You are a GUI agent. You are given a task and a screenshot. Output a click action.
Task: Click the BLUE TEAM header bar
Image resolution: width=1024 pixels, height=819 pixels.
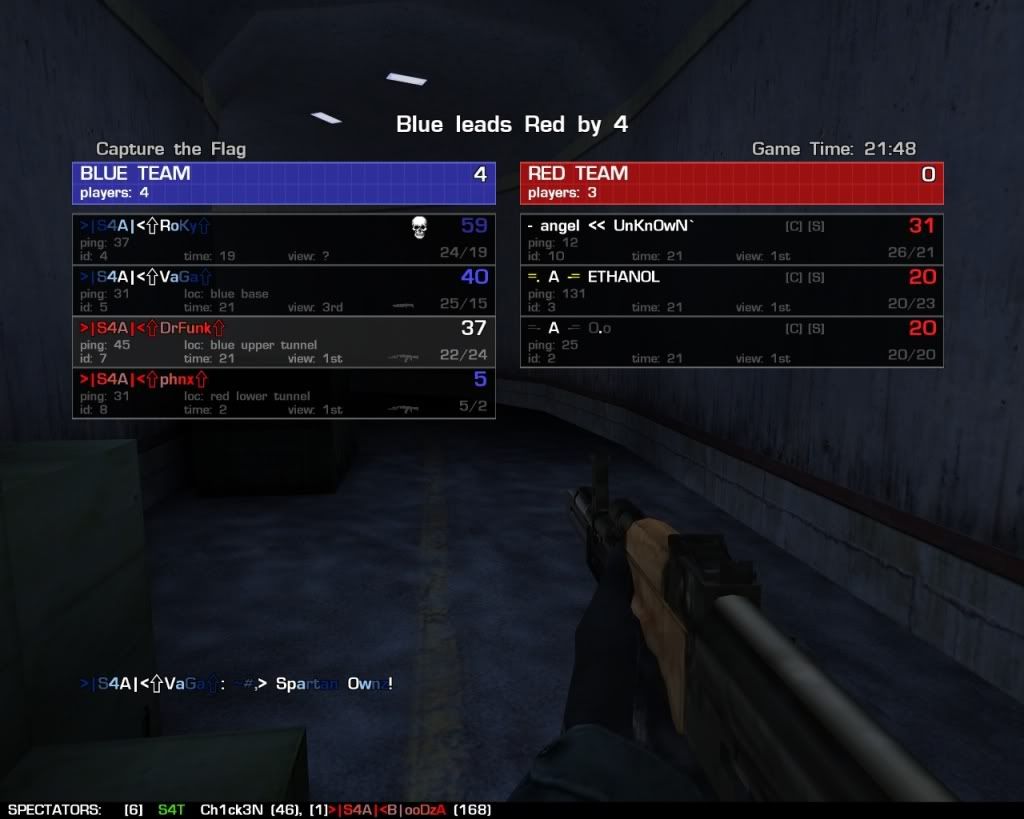click(283, 182)
